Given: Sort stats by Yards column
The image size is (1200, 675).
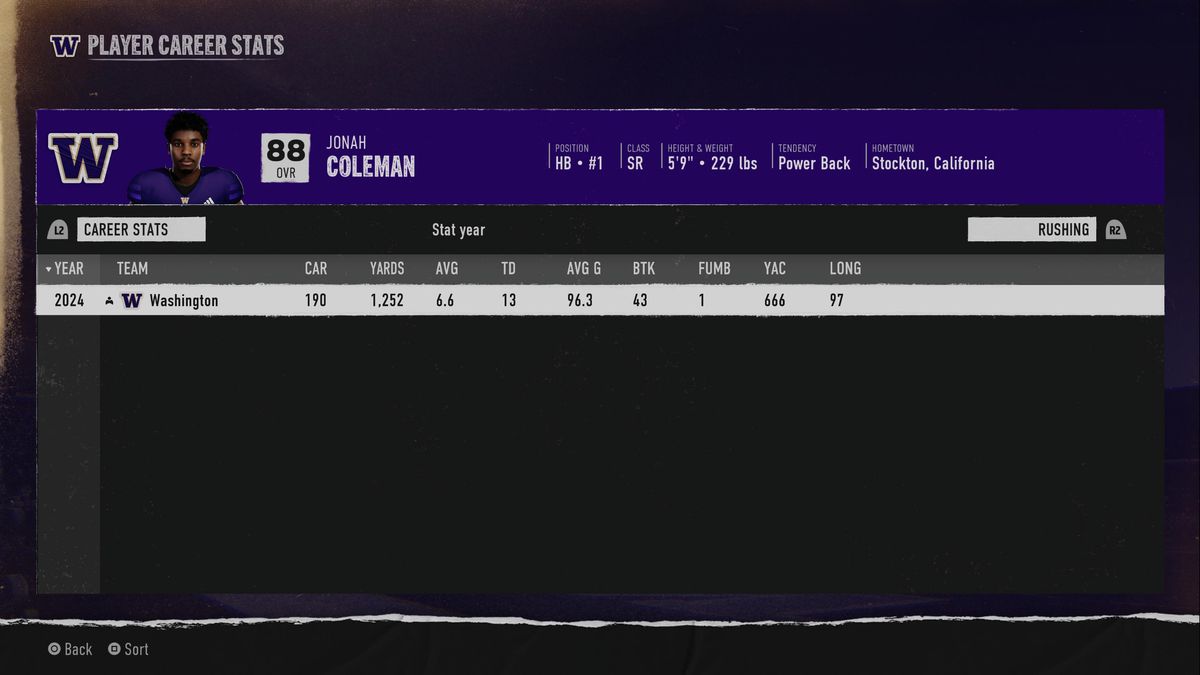Looking at the screenshot, I should (x=387, y=268).
